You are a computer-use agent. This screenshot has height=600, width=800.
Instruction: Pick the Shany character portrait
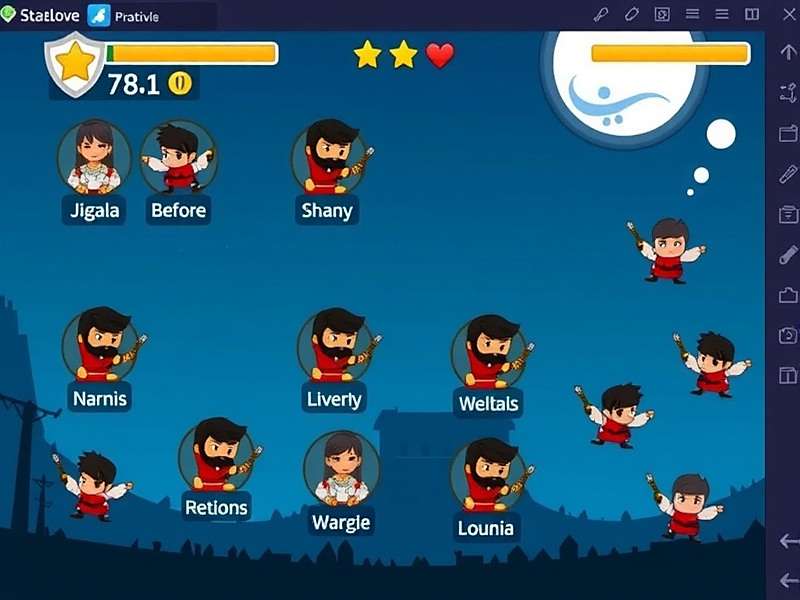click(330, 157)
